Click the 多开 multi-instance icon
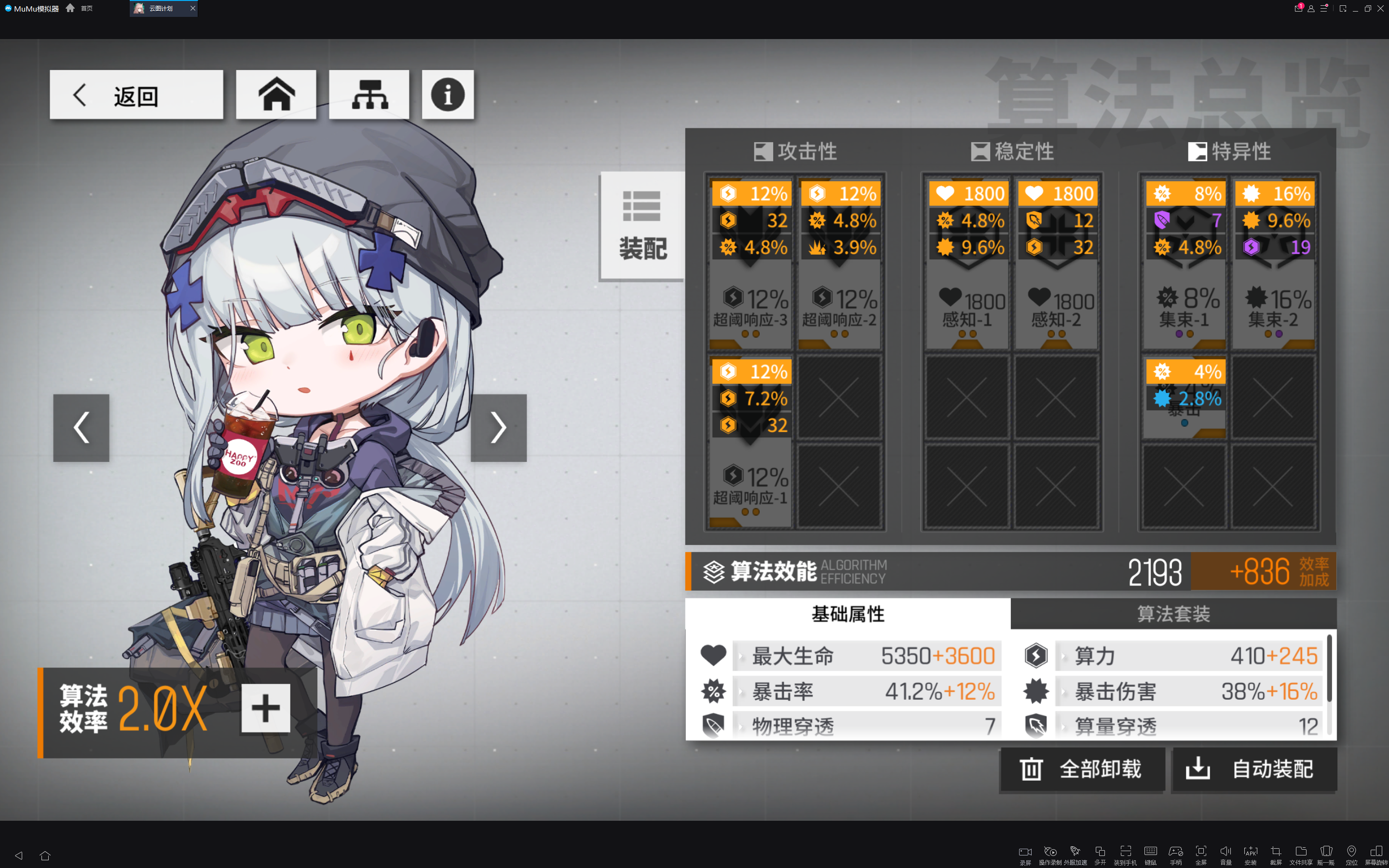Screen dimensions: 1389x868 [x=1100, y=852]
